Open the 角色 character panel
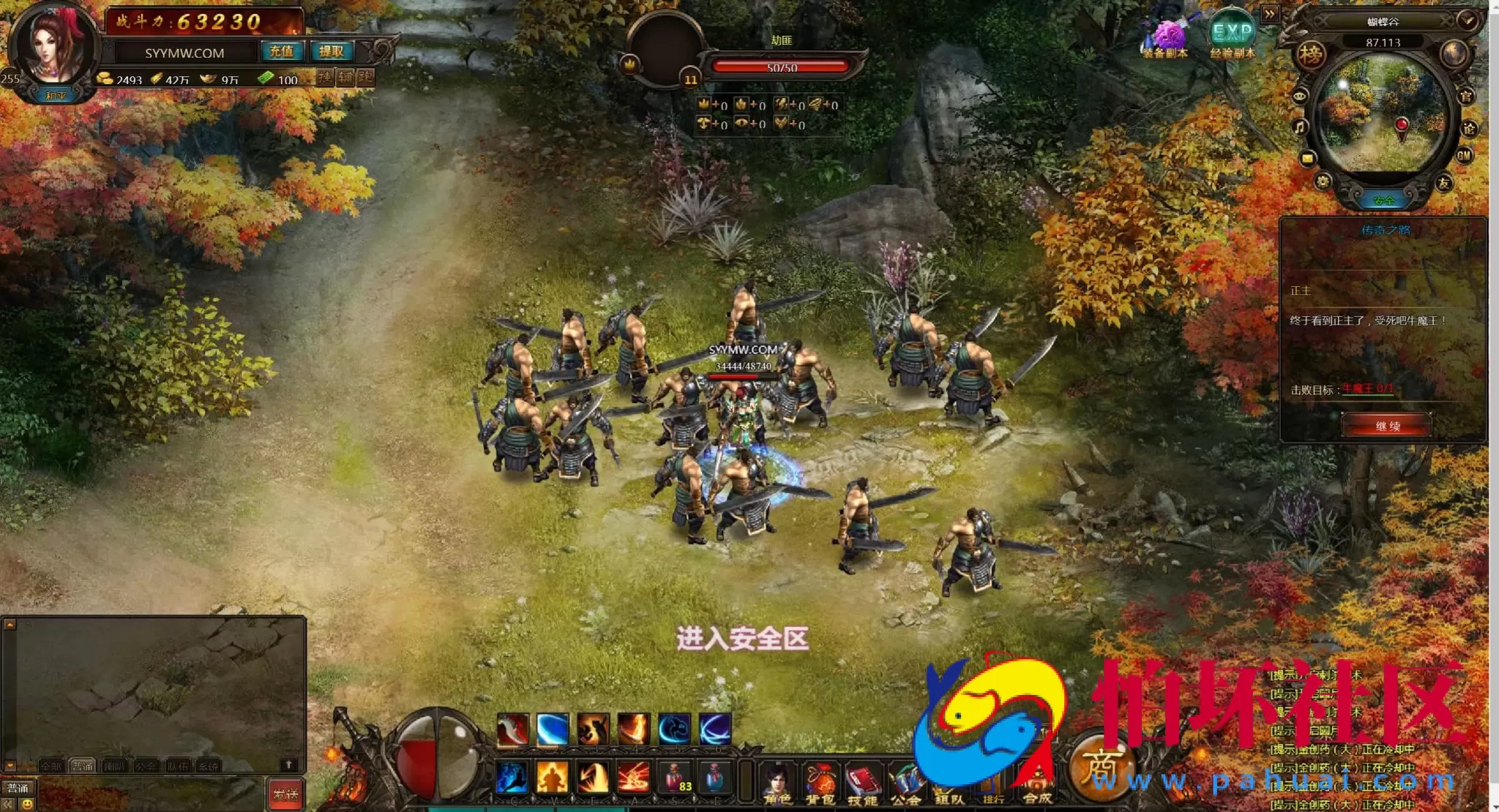The image size is (1499, 812). pyautogui.click(x=776, y=783)
